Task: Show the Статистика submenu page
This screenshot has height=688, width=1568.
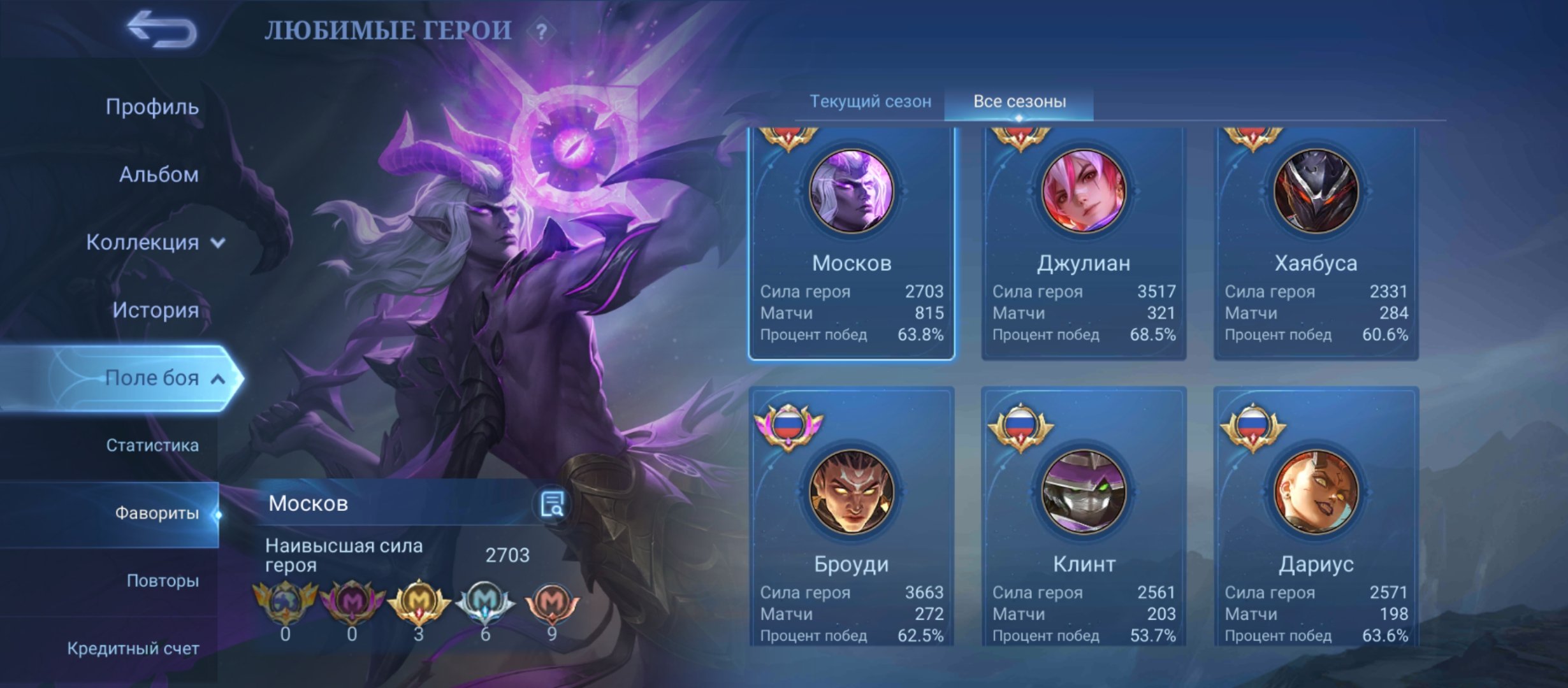Action: click(x=152, y=445)
